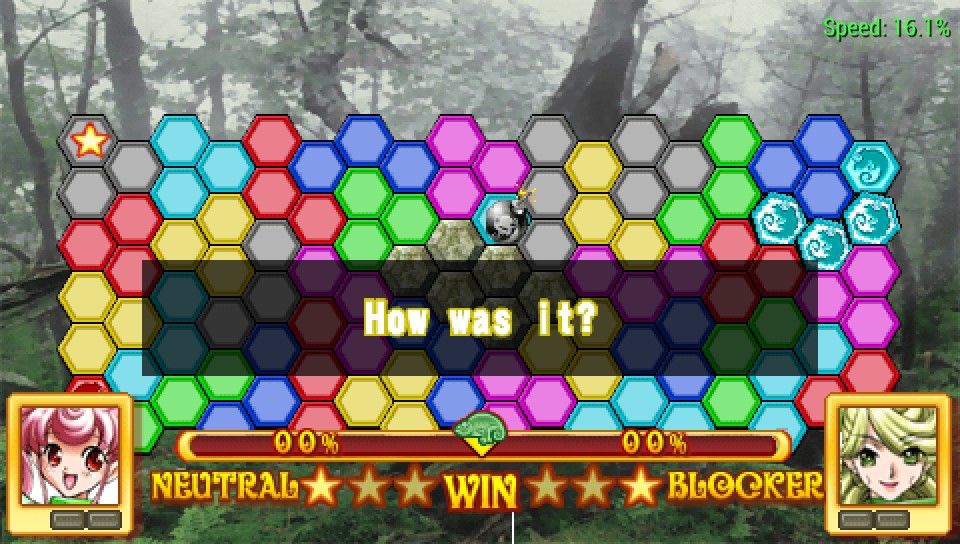This screenshot has width=960, height=544.
Task: Select the gold star hex tile
Action: [x=89, y=141]
